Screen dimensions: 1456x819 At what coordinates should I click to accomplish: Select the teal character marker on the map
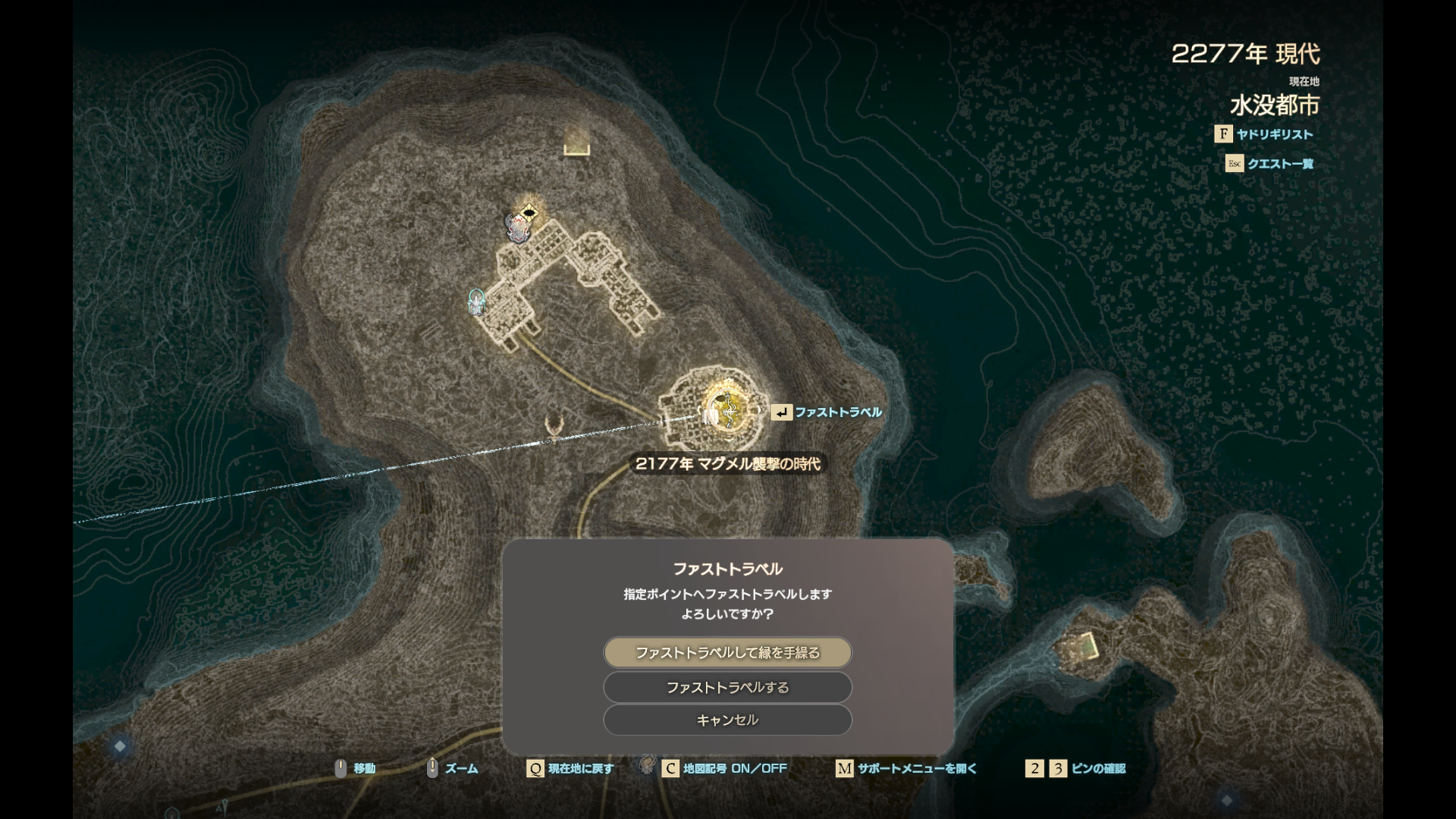pos(476,301)
